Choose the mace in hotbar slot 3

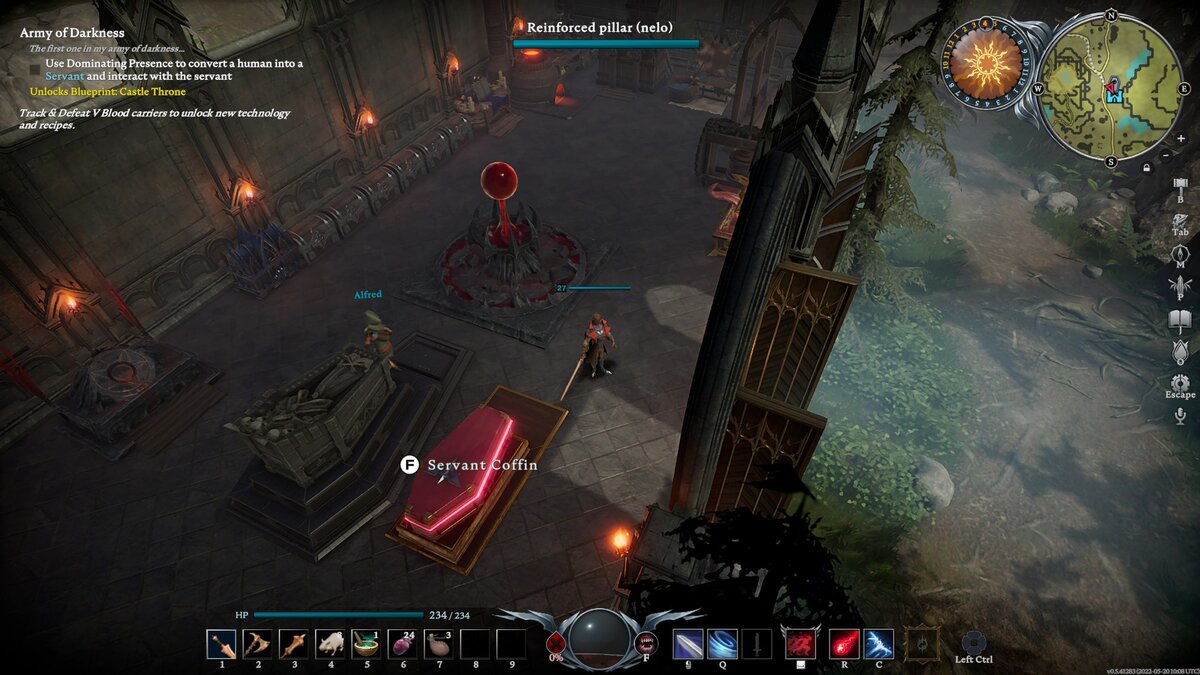[294, 644]
